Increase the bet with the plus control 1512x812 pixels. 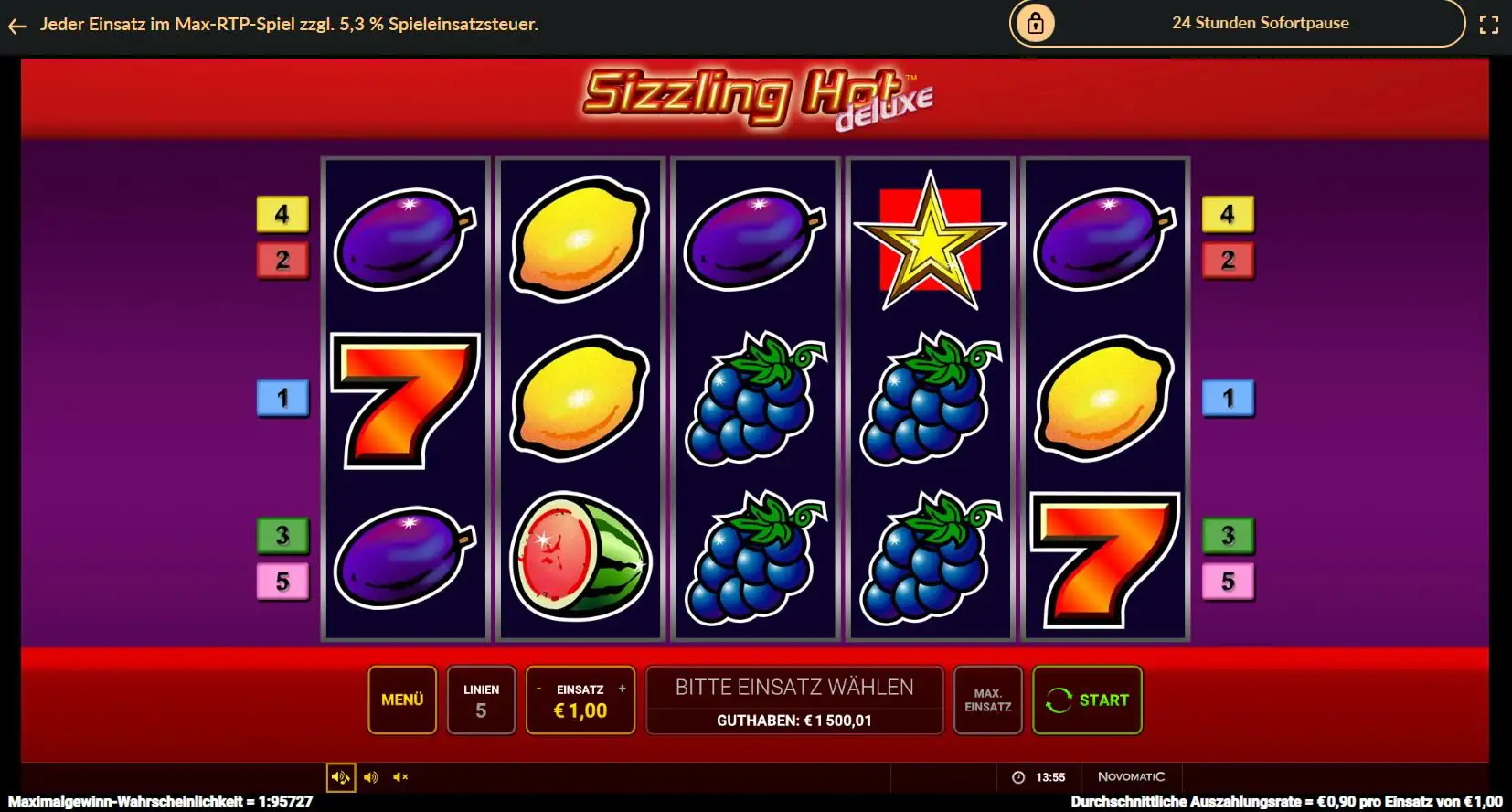[623, 689]
